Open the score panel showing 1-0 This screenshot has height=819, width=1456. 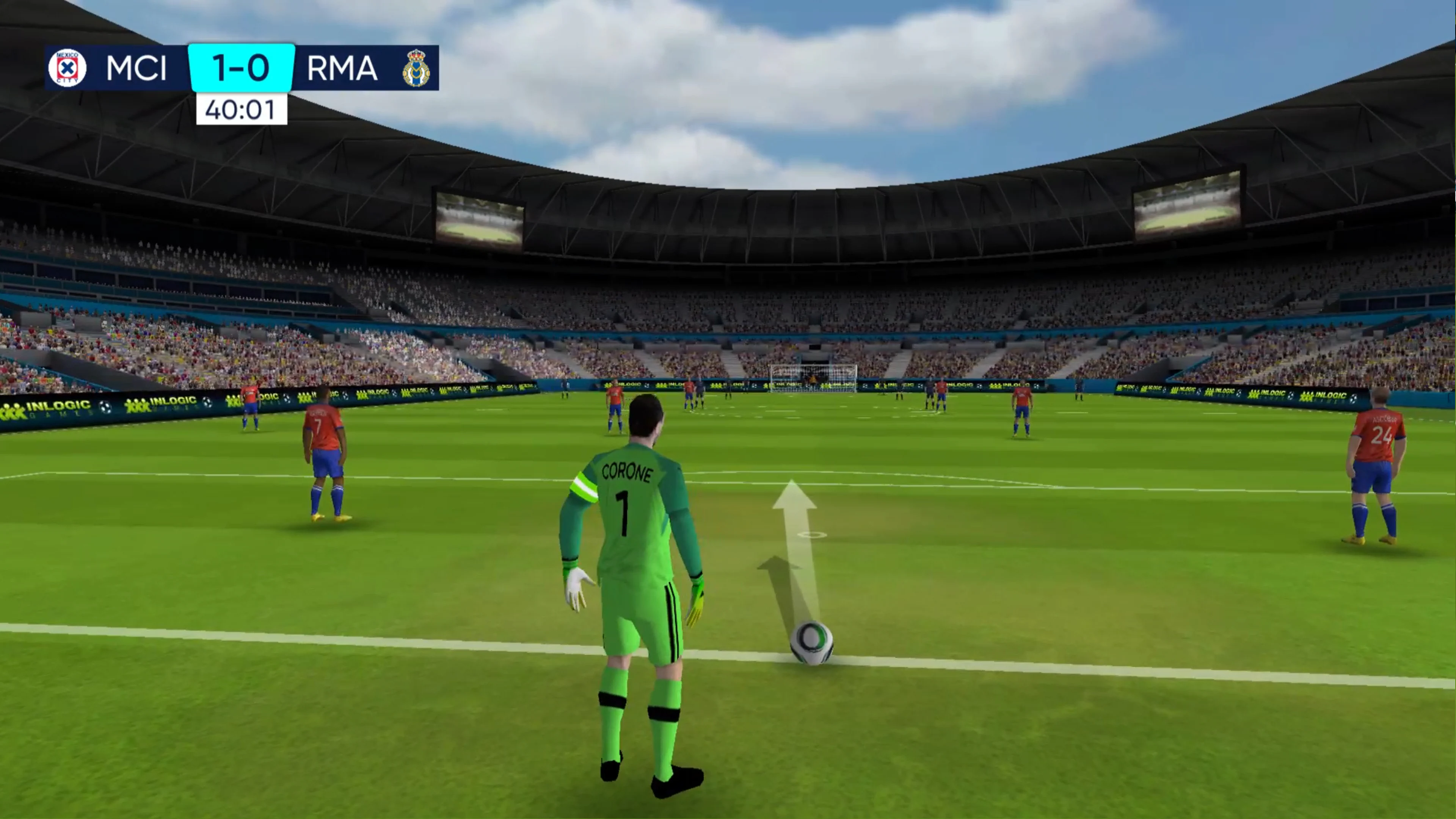click(241, 68)
